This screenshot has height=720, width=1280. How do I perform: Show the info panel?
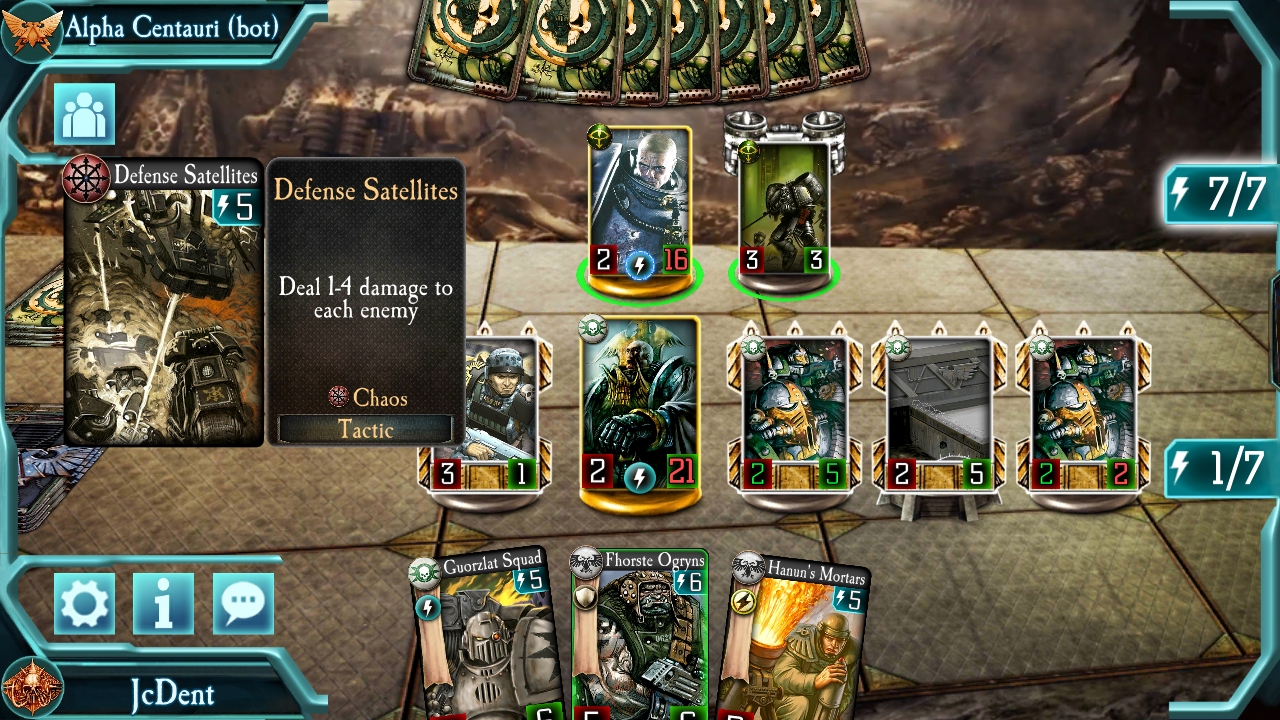(x=163, y=603)
